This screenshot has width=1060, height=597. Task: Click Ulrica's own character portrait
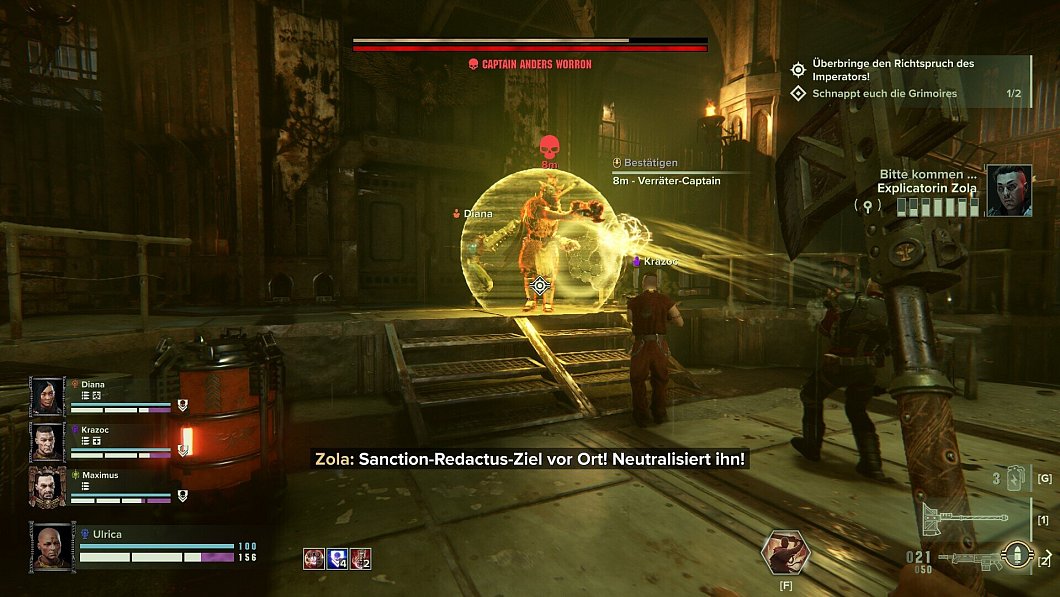(52, 546)
